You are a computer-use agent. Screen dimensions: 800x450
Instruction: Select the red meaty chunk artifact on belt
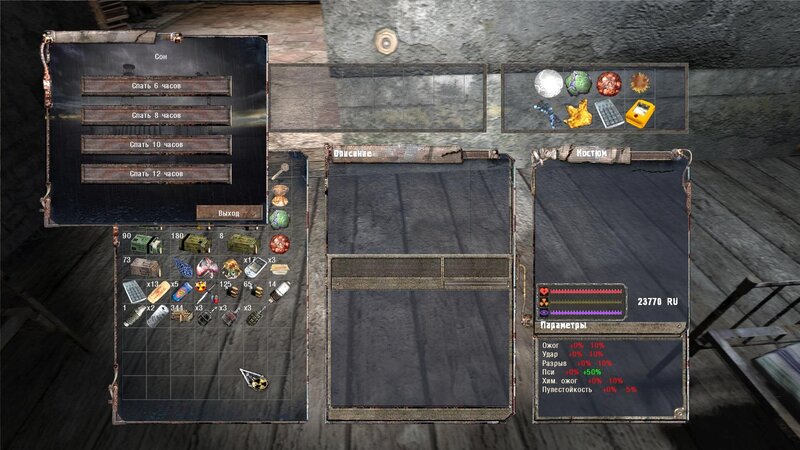(608, 84)
